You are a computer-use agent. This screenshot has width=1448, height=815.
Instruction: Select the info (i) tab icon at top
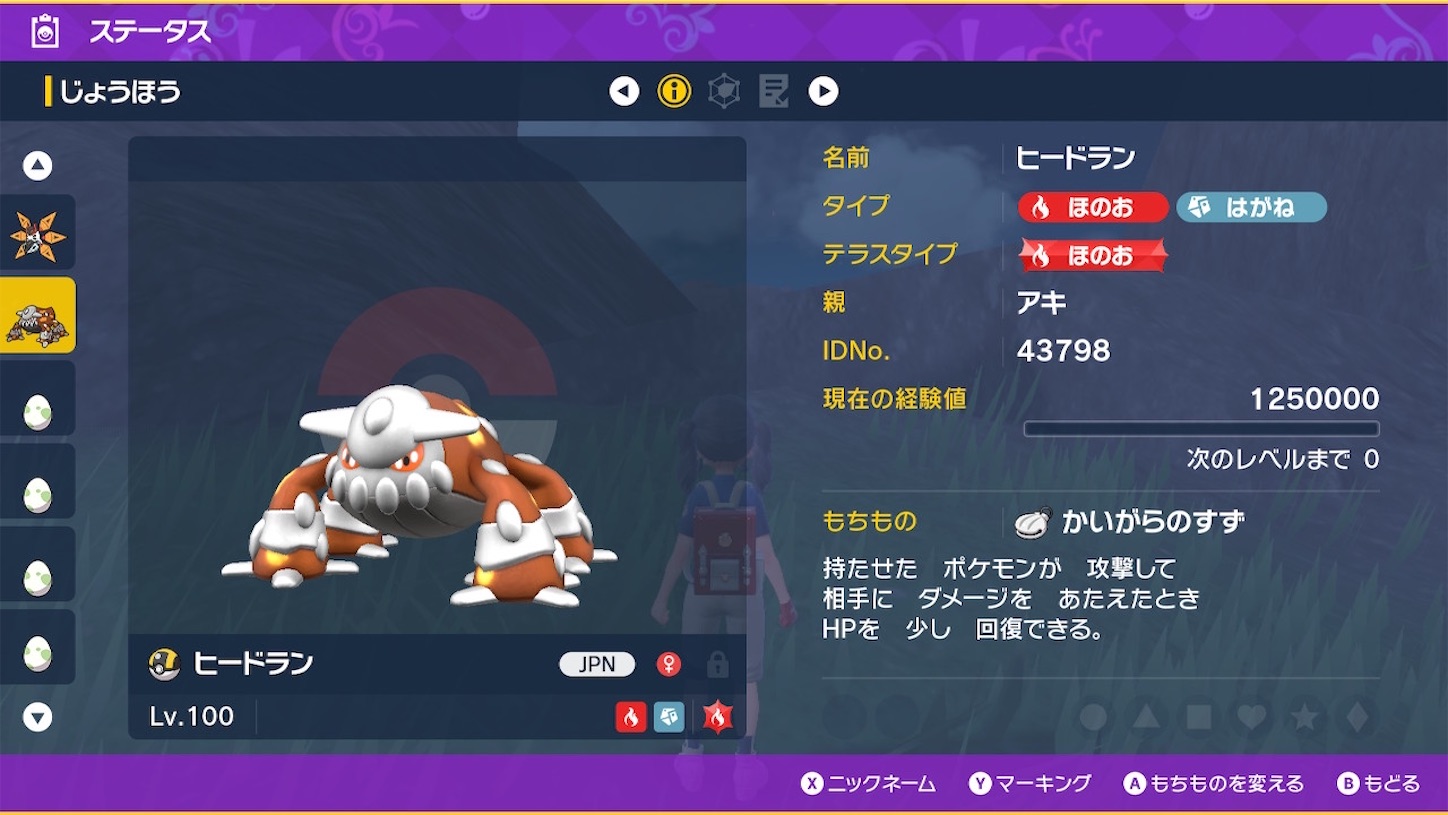[x=674, y=90]
